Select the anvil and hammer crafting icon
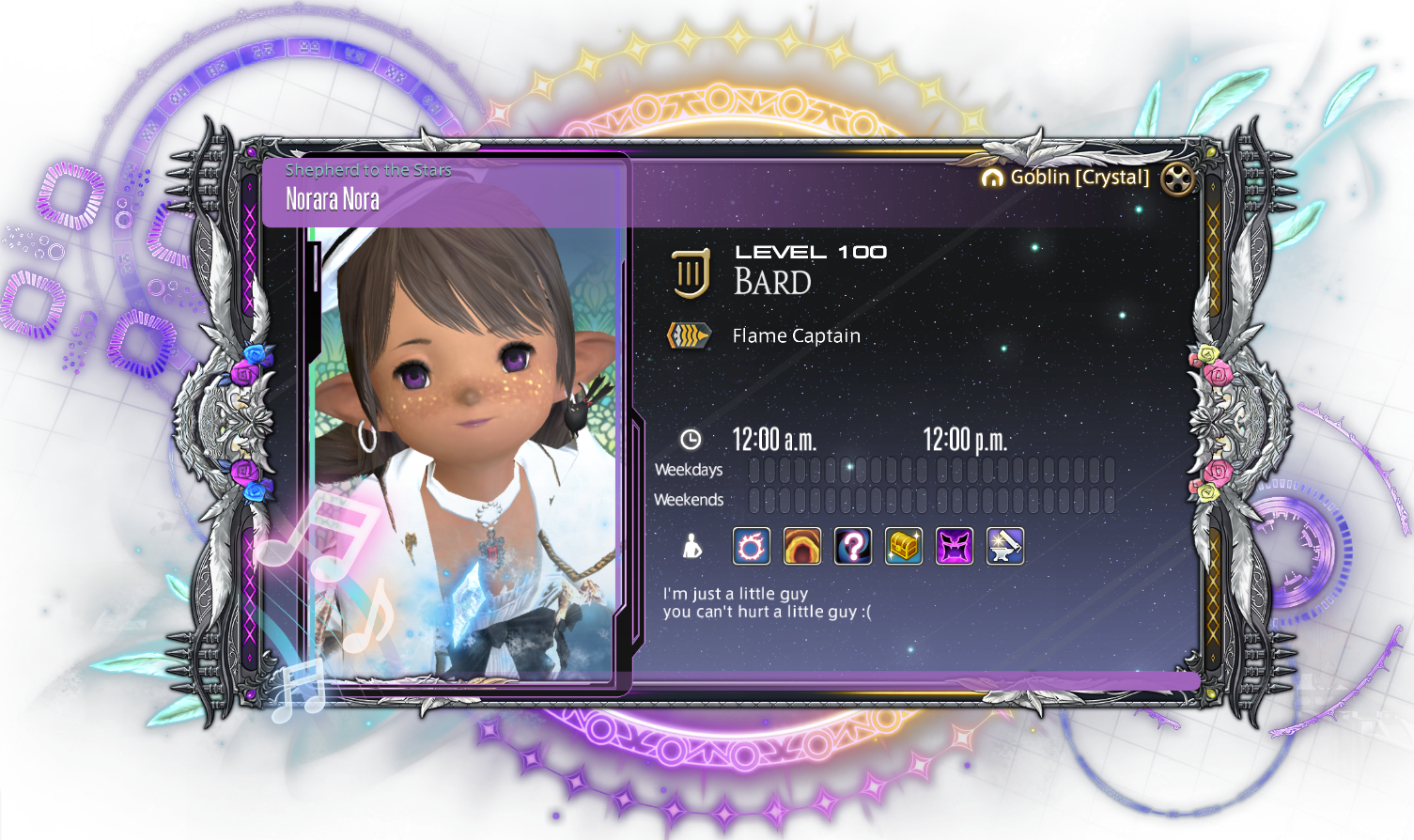The image size is (1414, 840). click(1005, 546)
